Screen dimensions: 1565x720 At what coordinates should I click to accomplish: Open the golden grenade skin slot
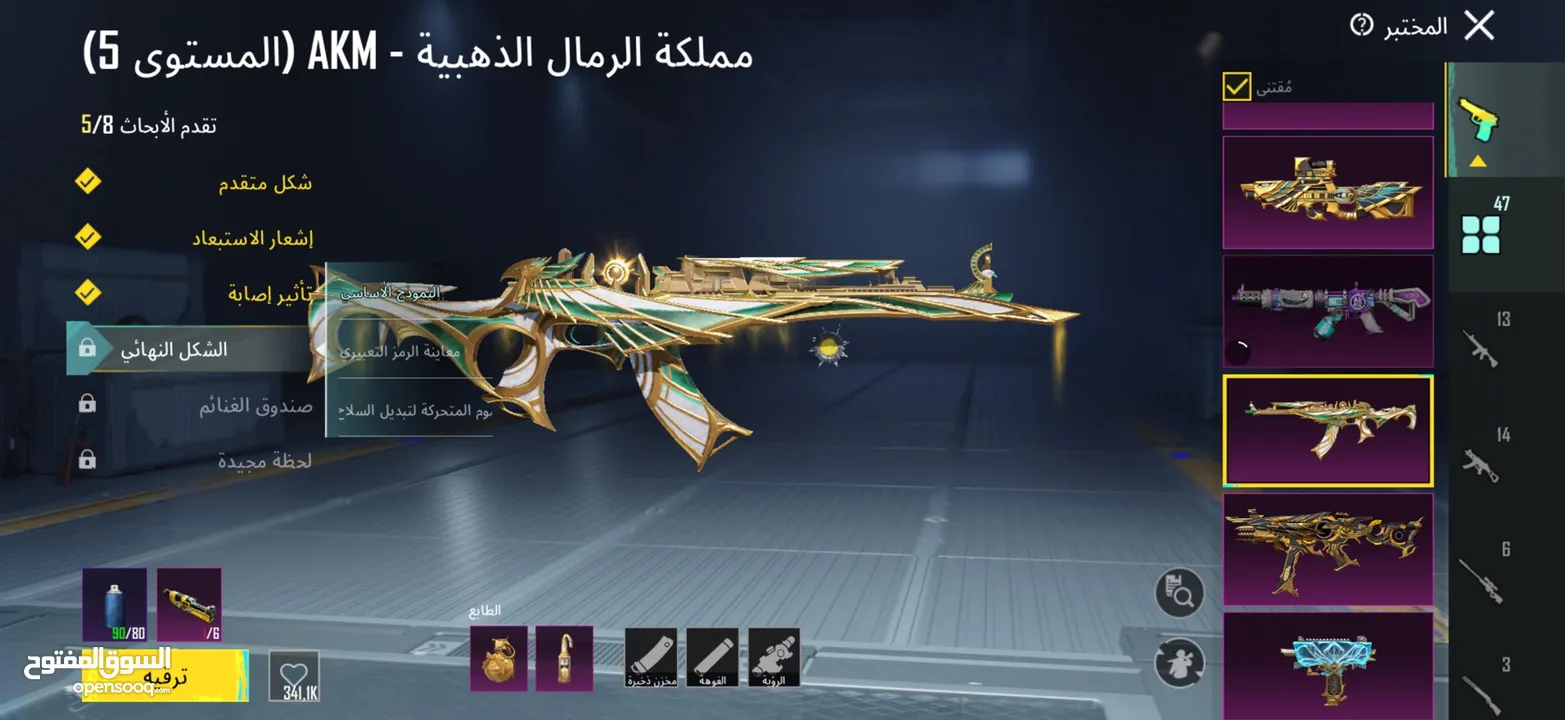click(498, 658)
